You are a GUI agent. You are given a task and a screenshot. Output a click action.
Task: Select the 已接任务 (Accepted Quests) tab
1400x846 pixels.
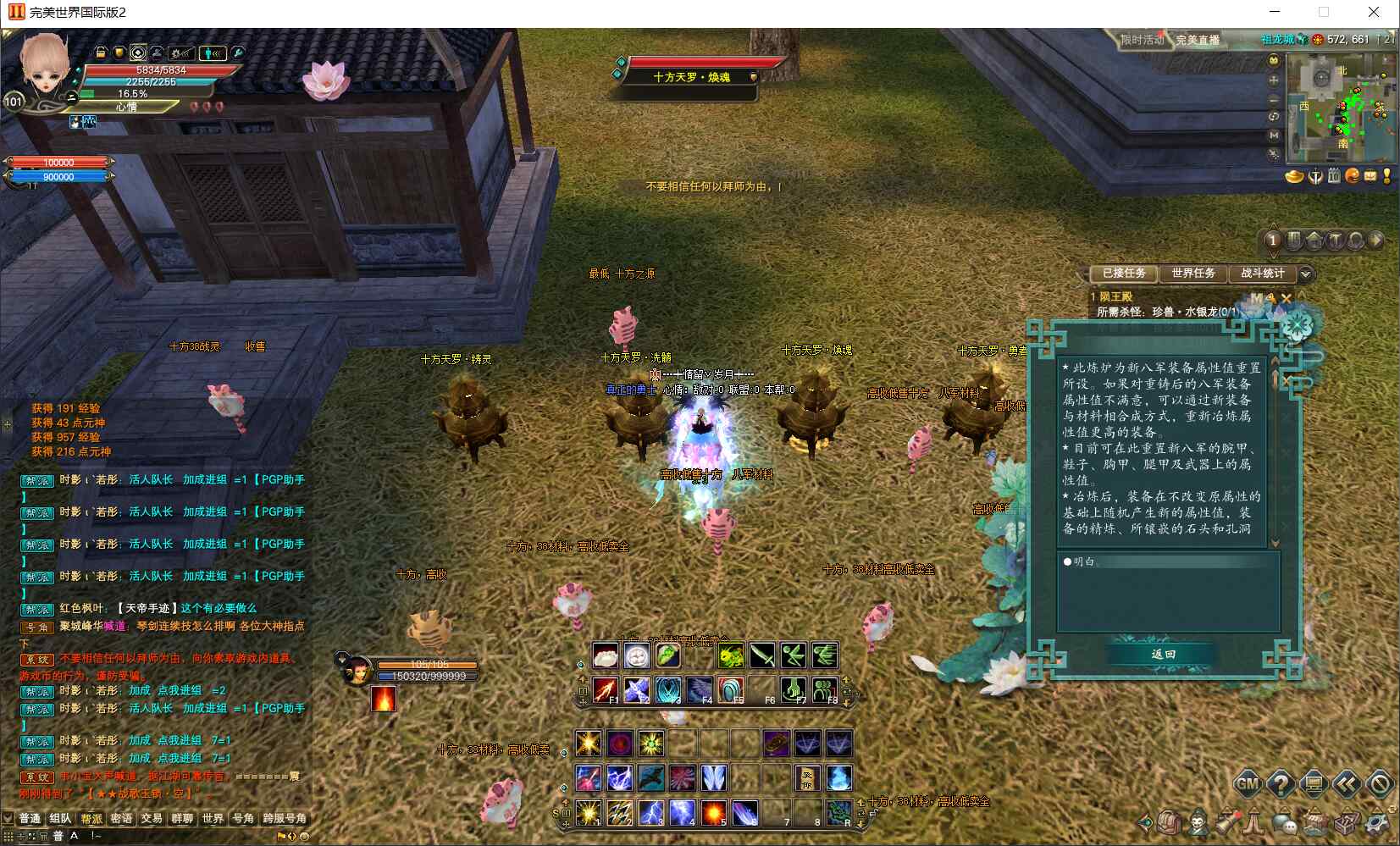(x=1124, y=273)
